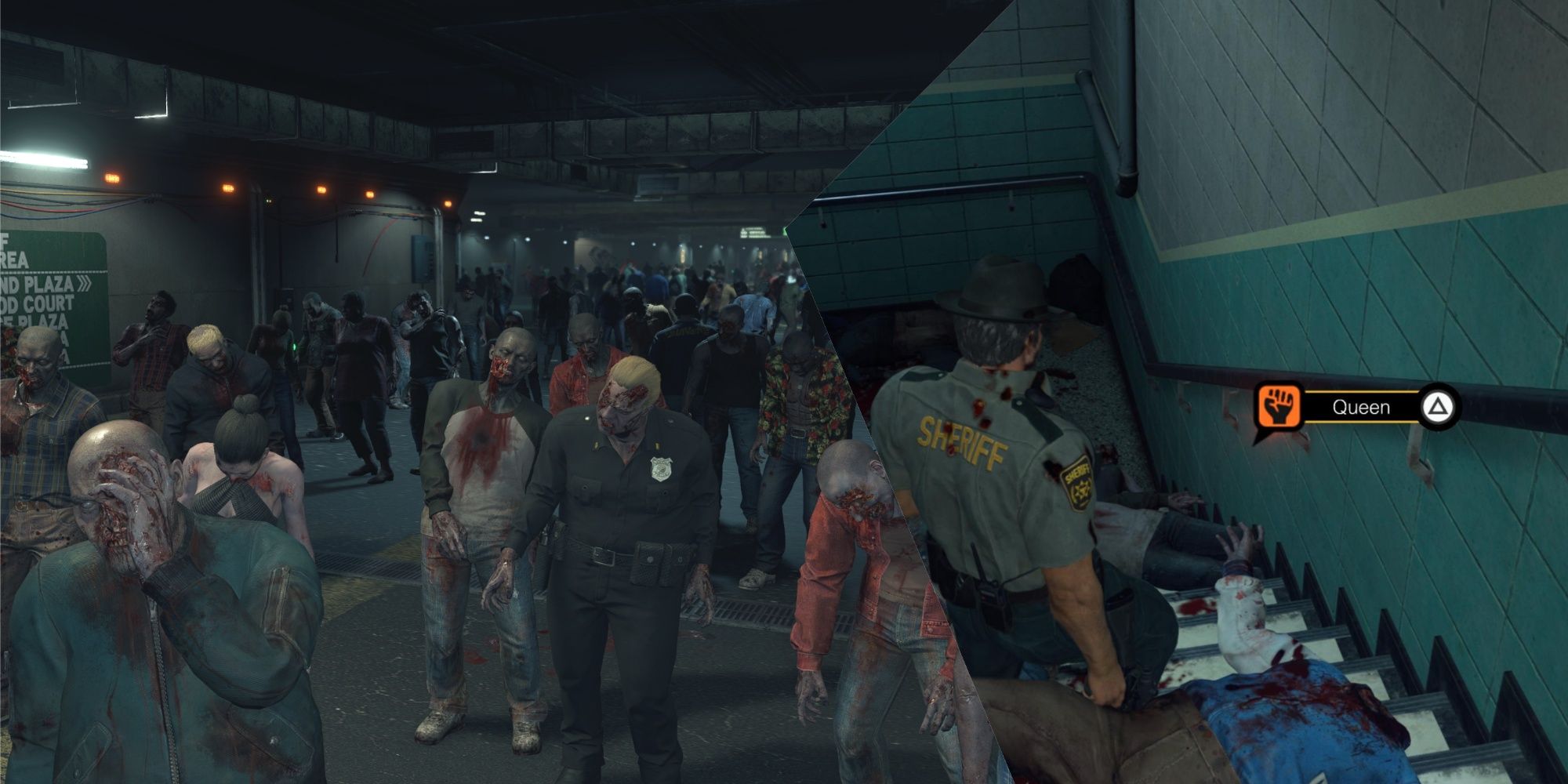Click the chevron arrows next to PLAZA
1568x784 pixels.
tap(85, 282)
